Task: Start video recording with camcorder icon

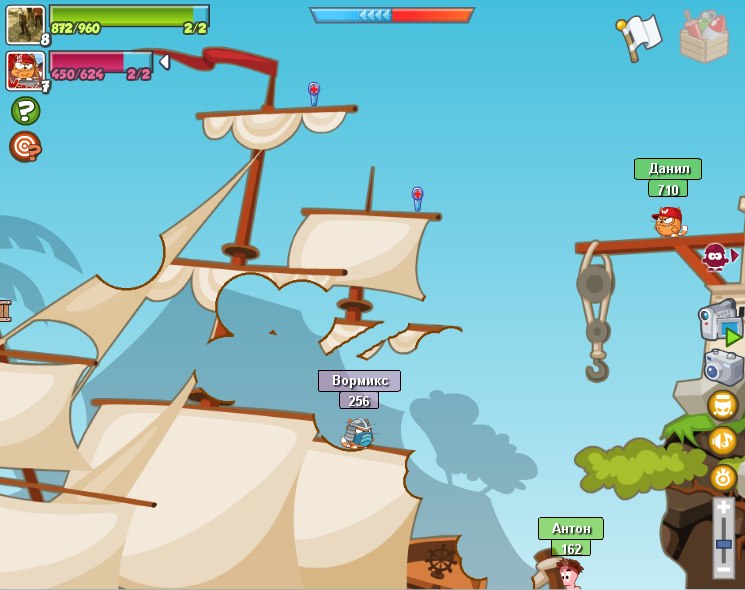Action: pos(720,322)
